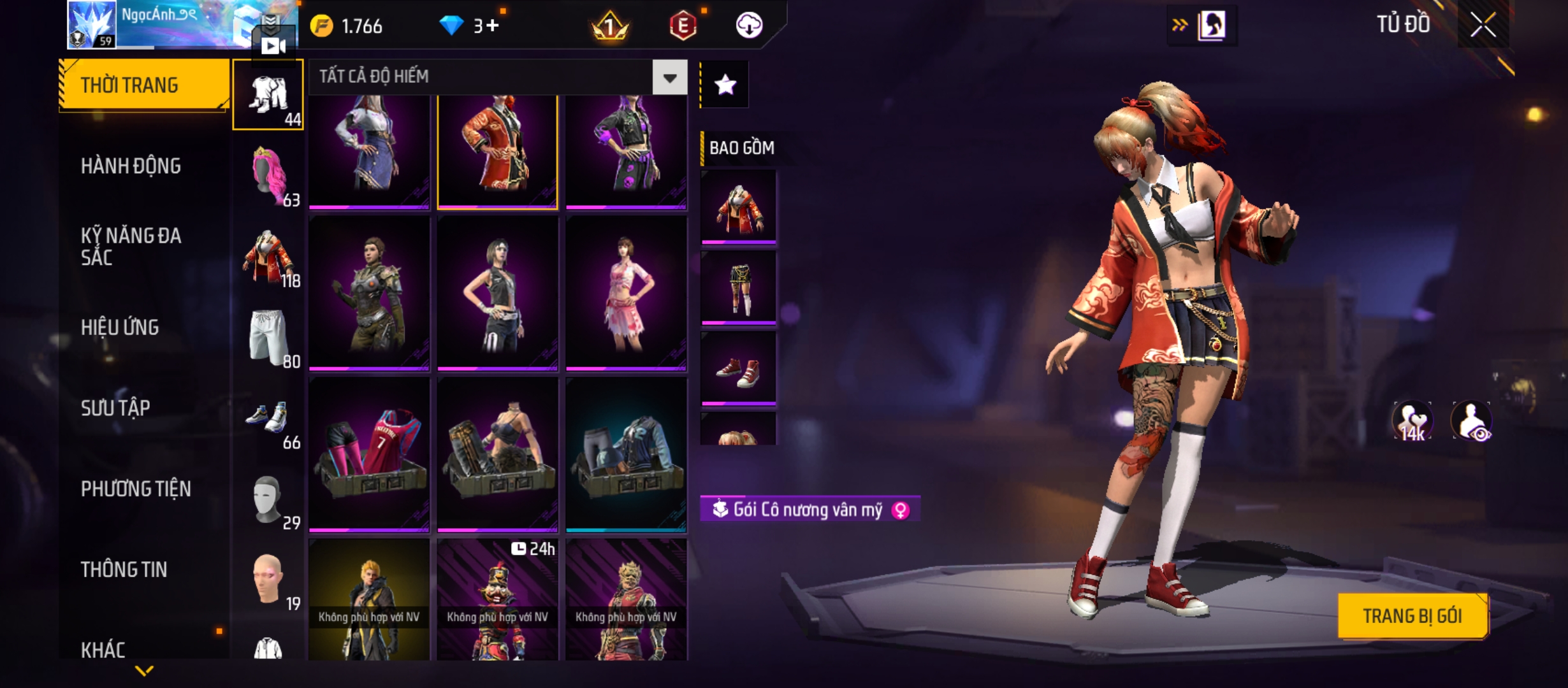The height and width of the screenshot is (688, 1568).
Task: Select the KỸ NĂNG ĐA SẮC tab
Action: 131,246
